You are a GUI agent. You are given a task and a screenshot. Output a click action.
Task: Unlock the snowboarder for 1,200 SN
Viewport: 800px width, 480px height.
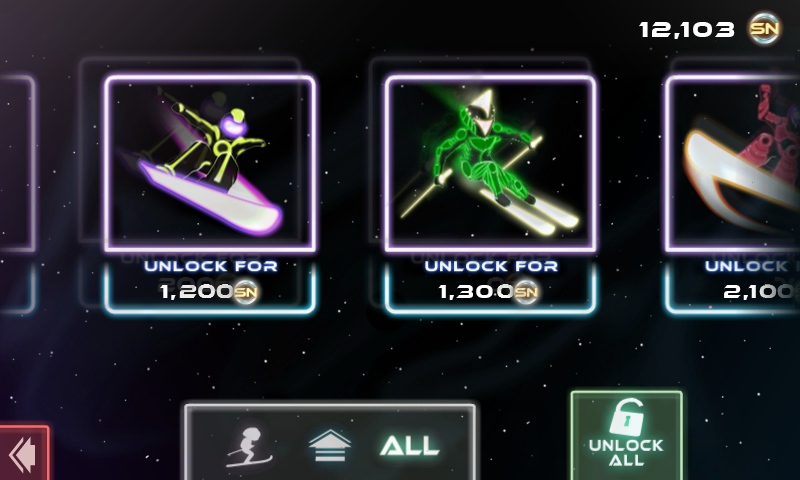point(210,281)
